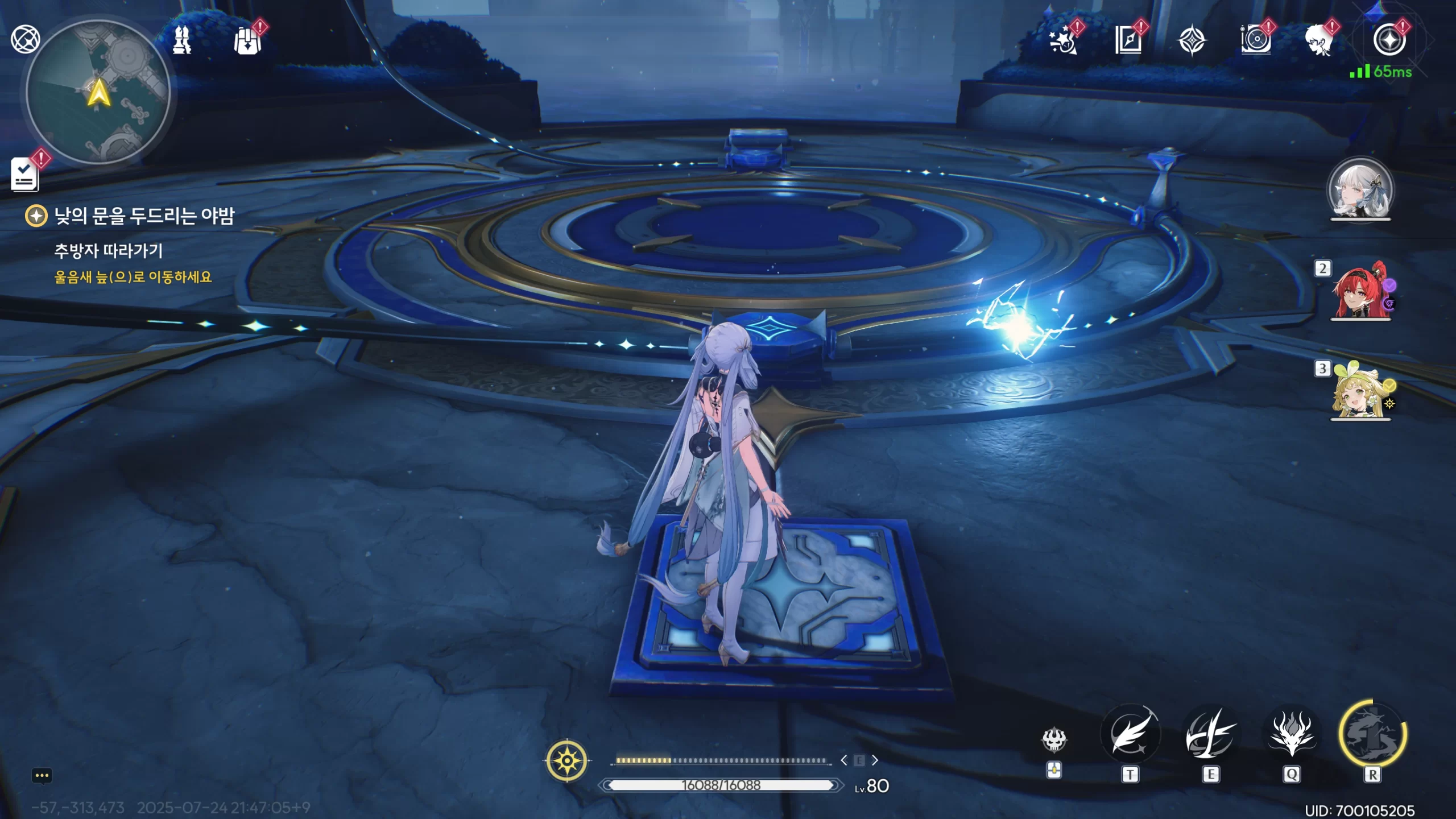Open the circular star terminal icon
The height and width of the screenshot is (819, 1456).
click(1389, 40)
